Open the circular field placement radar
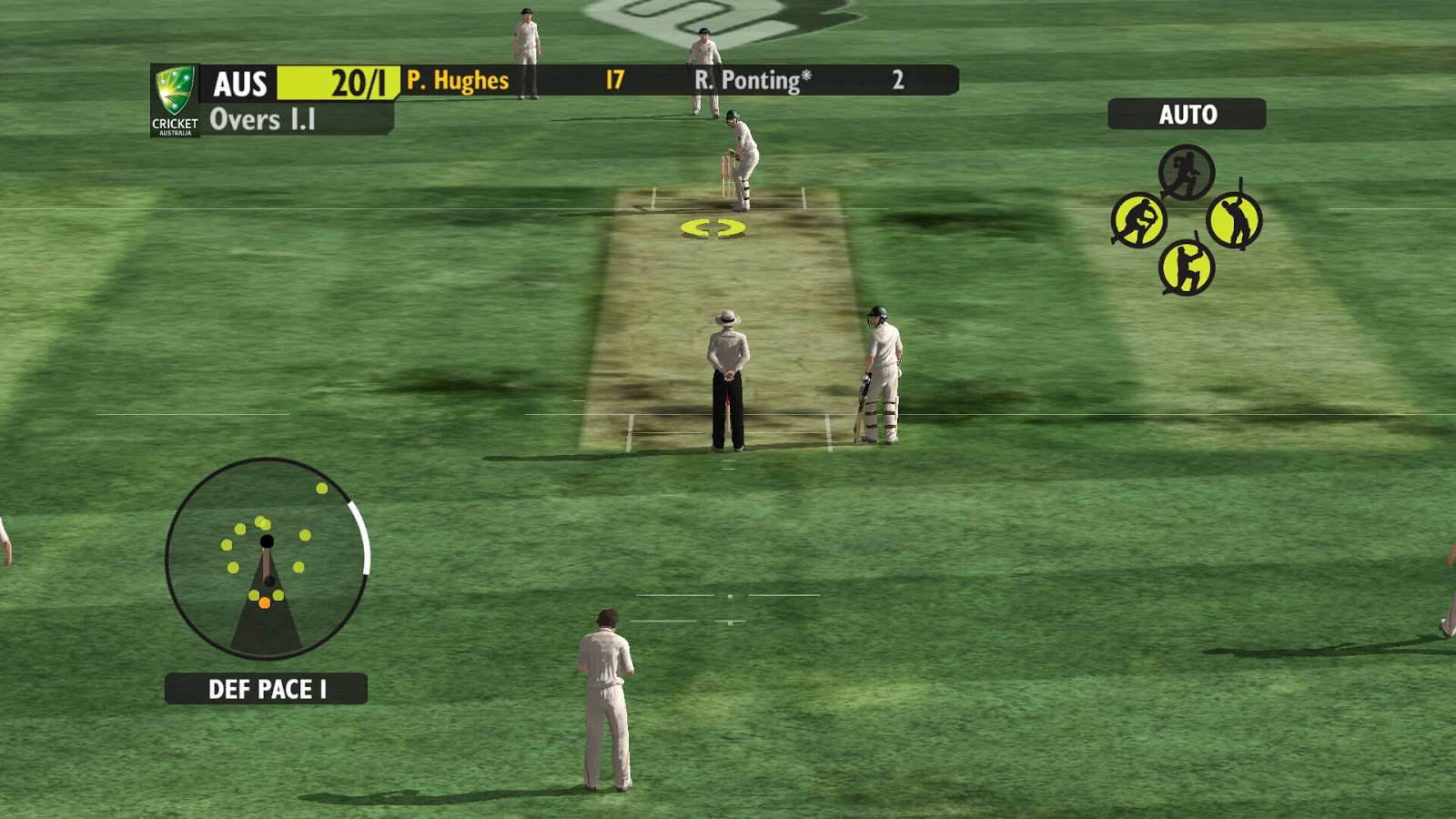The width and height of the screenshot is (1456, 819). pyautogui.click(x=268, y=558)
